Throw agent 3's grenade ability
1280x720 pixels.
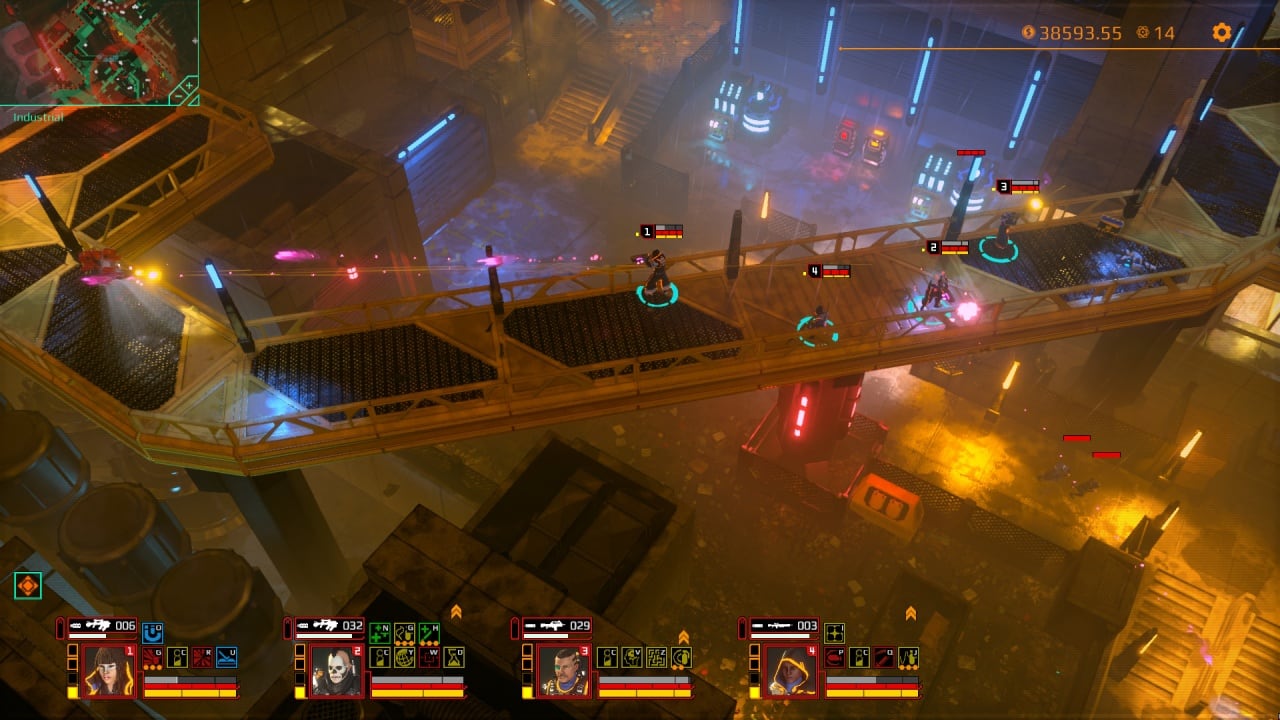[682, 657]
